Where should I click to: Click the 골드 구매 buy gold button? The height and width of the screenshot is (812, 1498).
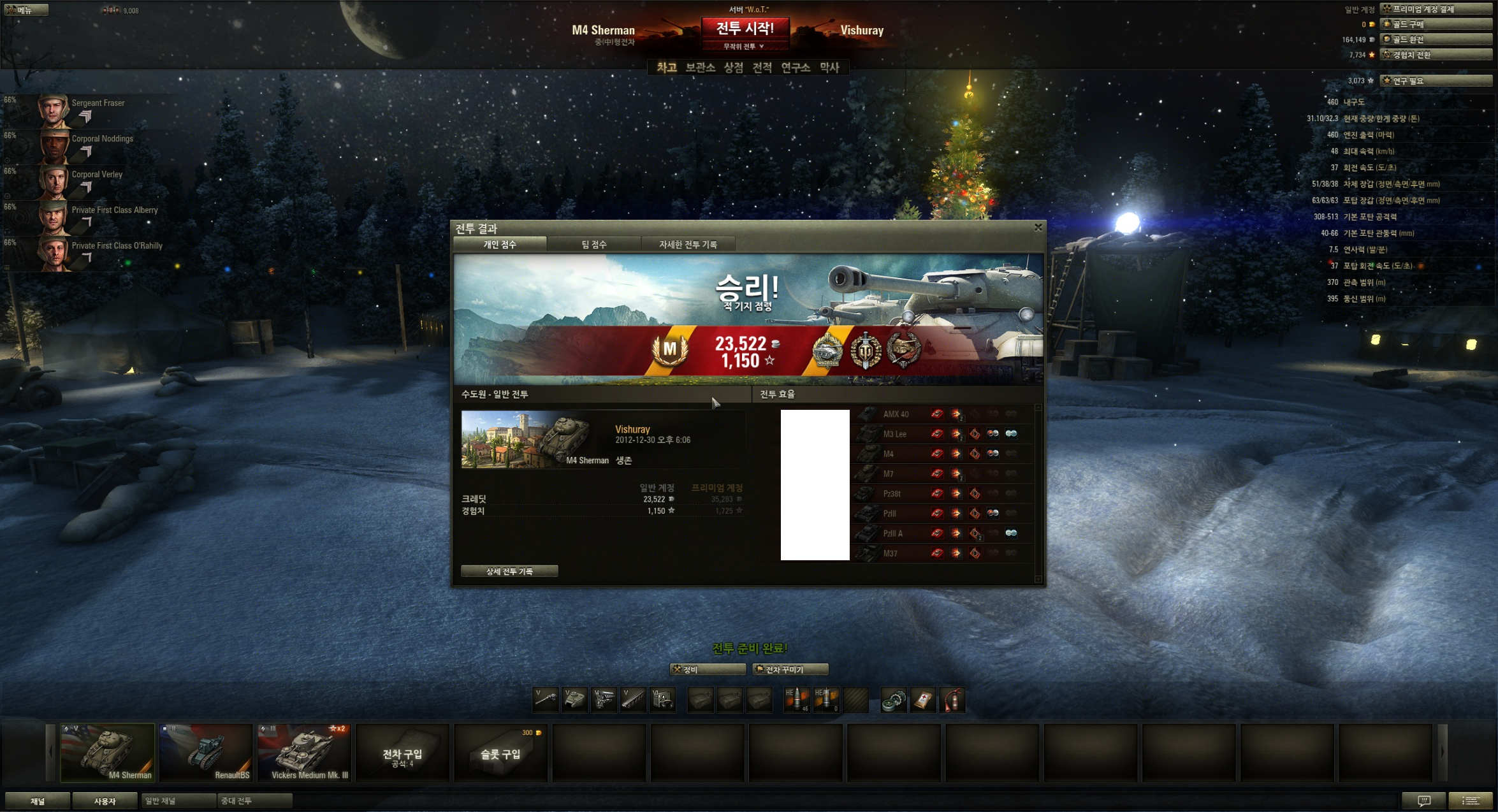pos(1436,24)
